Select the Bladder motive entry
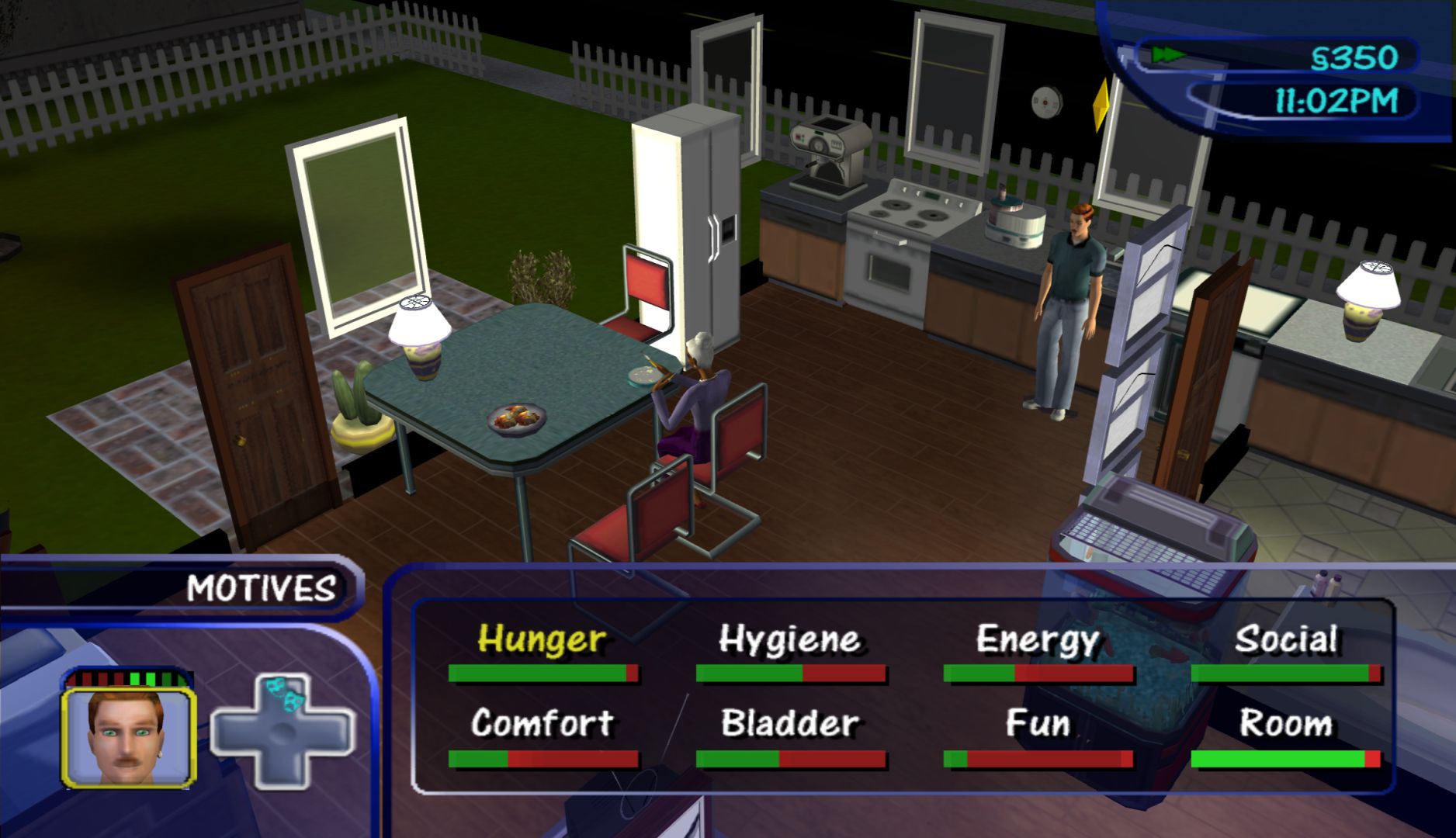 (789, 724)
